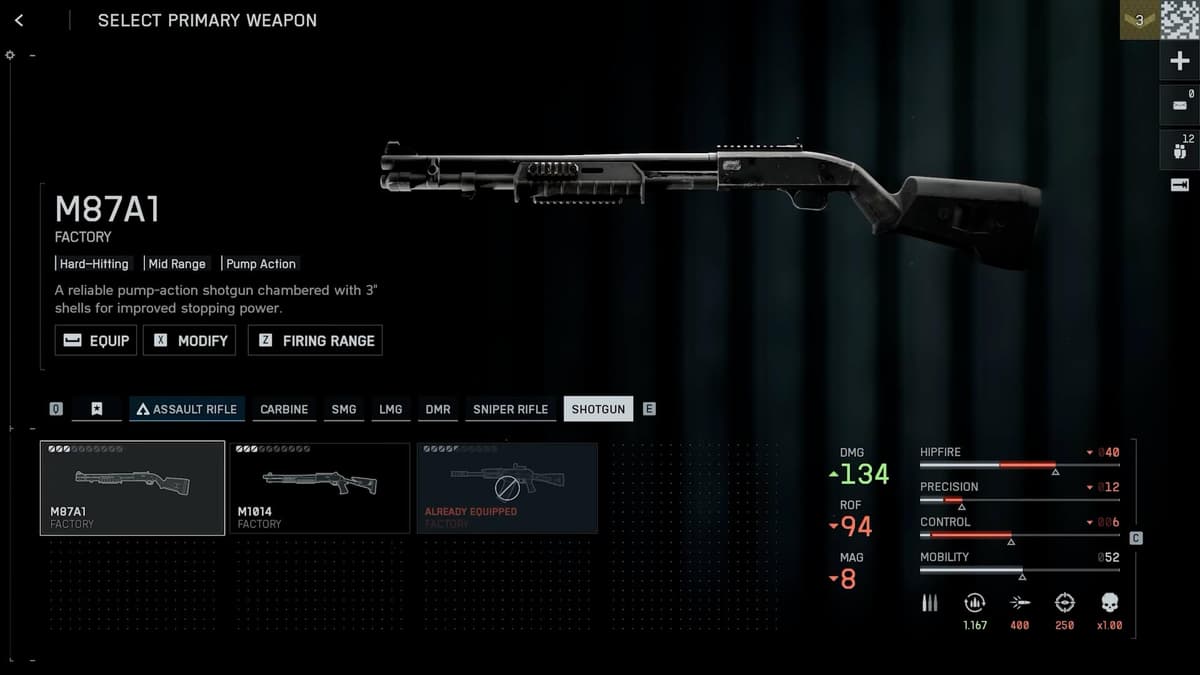Screen dimensions: 1200x675
Task: Open the Modify weapon screen
Action: pyautogui.click(x=190, y=340)
